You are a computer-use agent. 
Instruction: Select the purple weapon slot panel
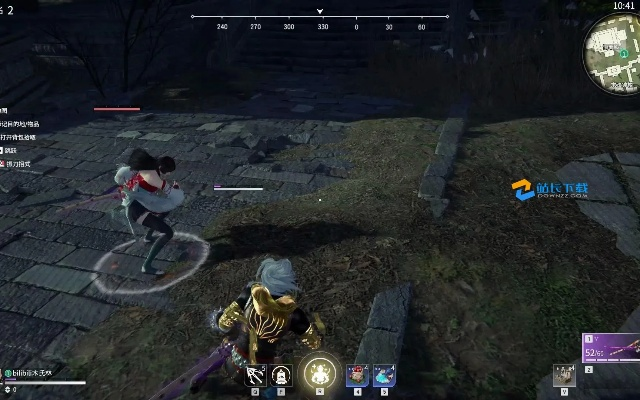click(x=611, y=351)
